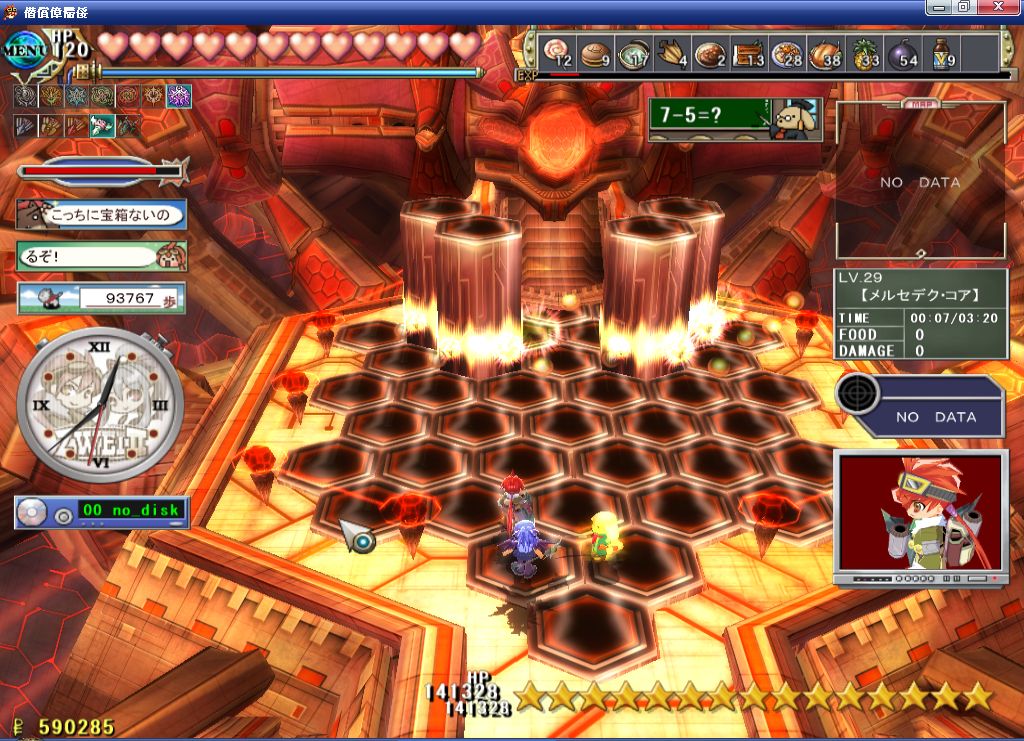This screenshot has height=741, width=1024.
Task: Activate the highlighted purple magic crest
Action: tap(179, 96)
